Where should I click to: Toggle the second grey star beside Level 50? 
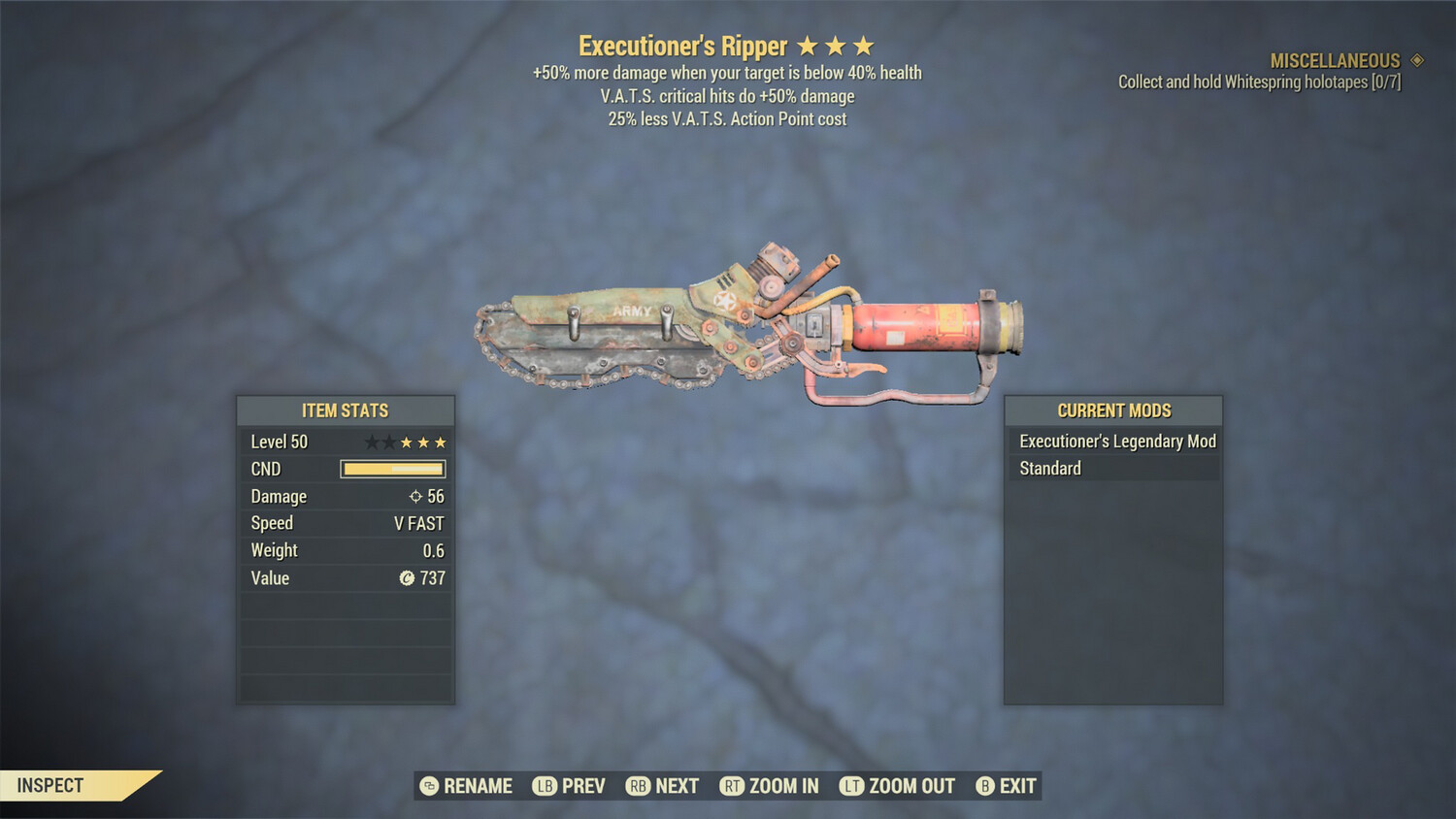point(388,442)
